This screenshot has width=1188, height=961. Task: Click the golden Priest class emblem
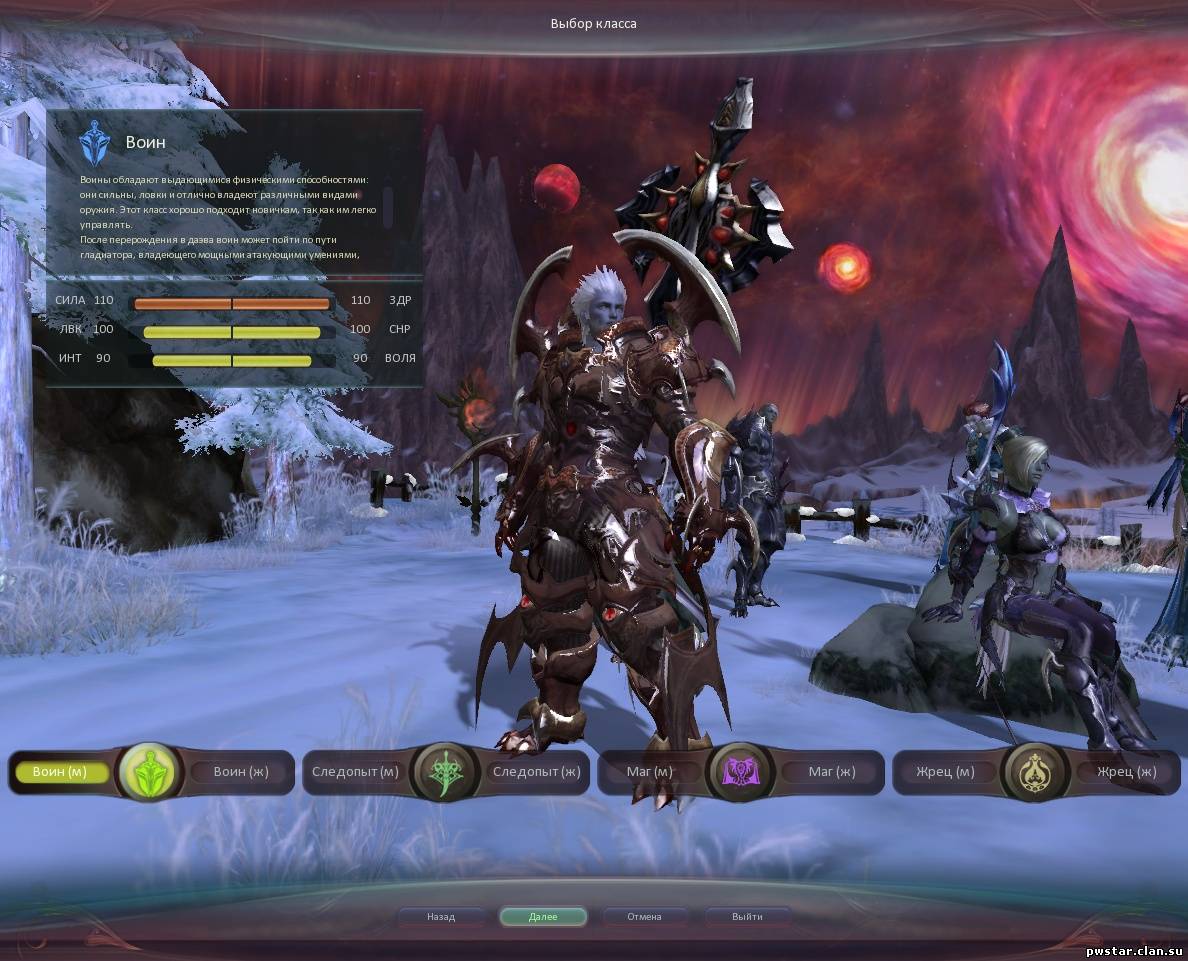1034,772
